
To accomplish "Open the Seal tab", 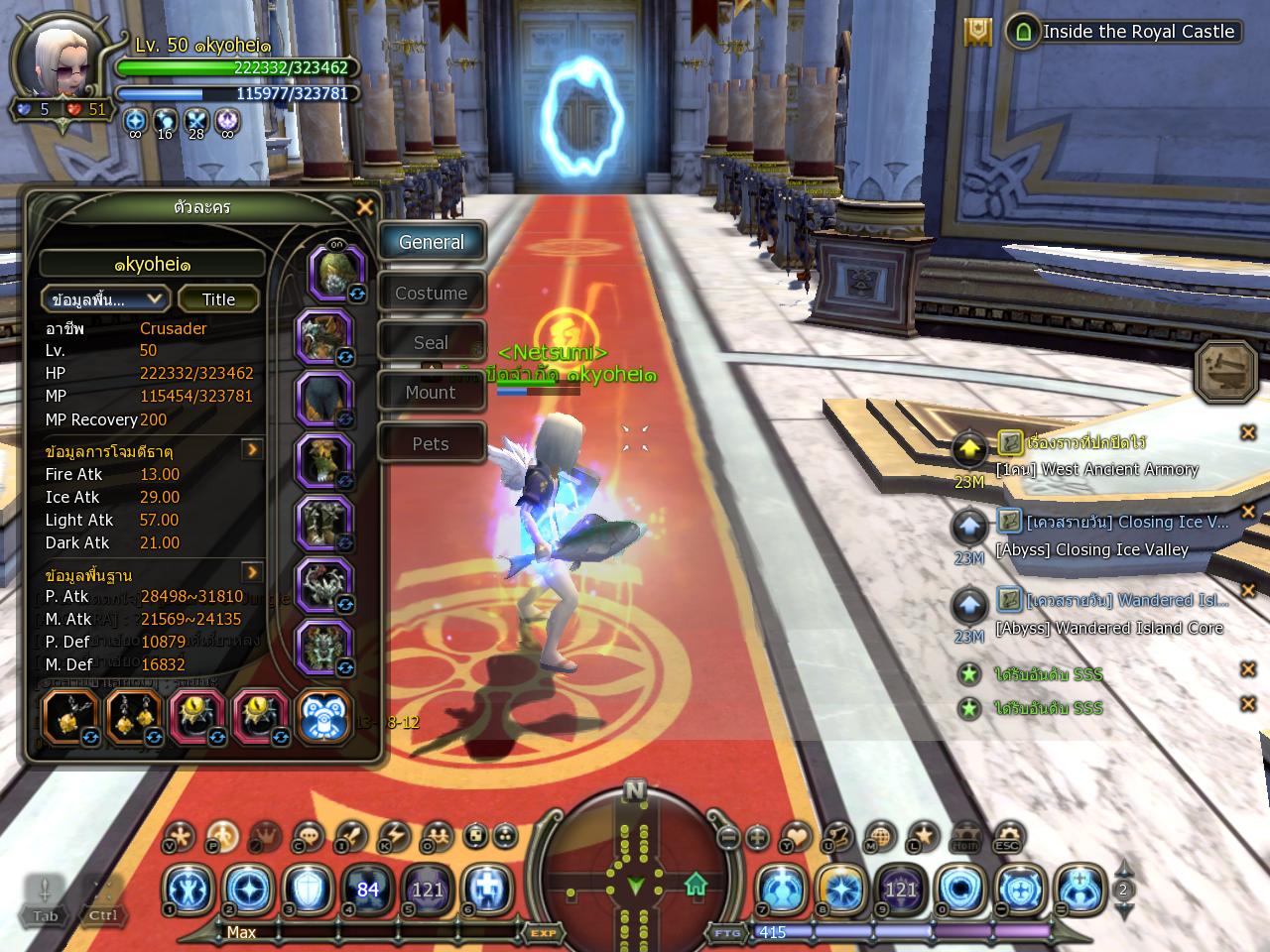I will [x=431, y=343].
